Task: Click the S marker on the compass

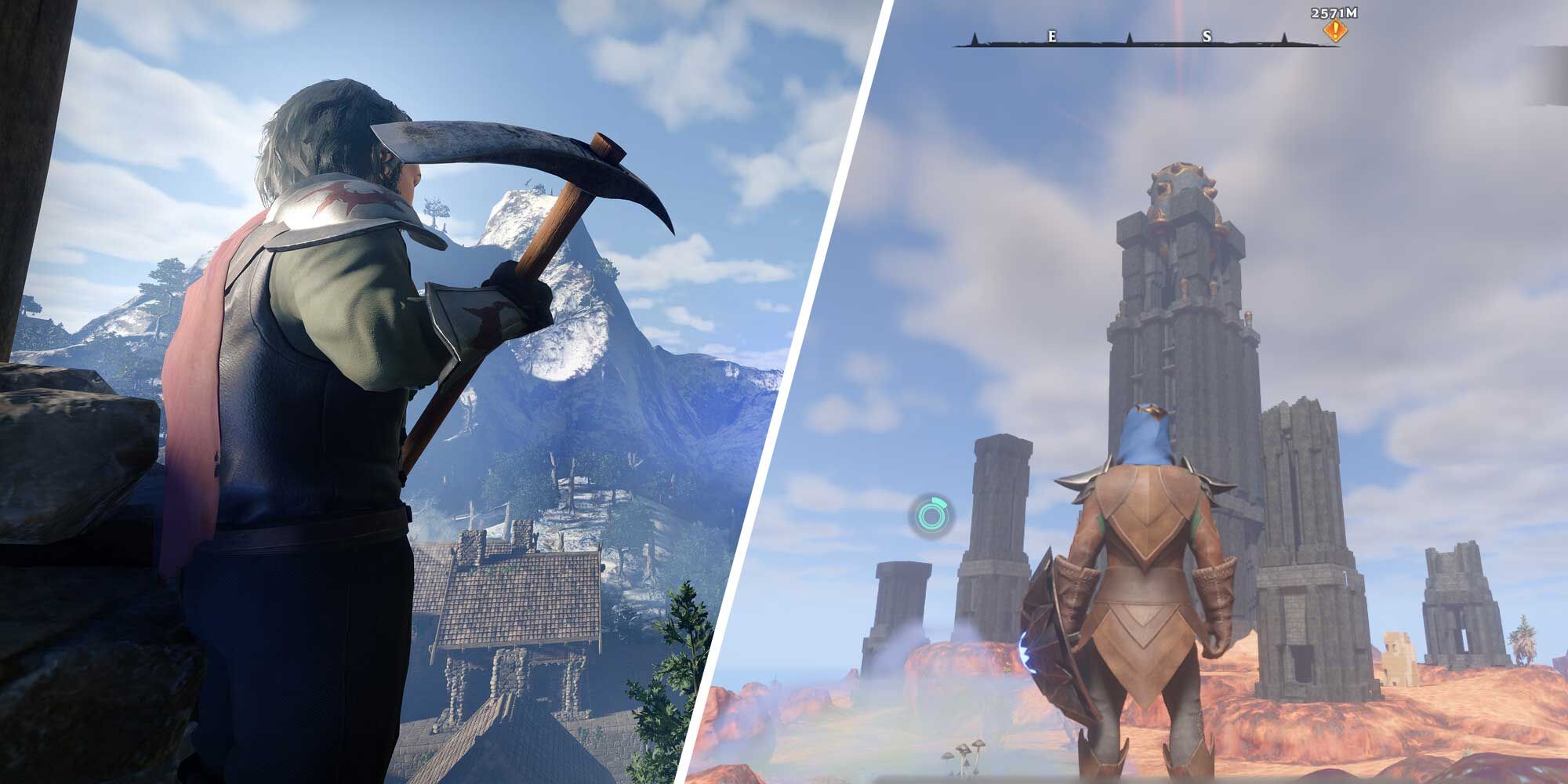Action: point(1206,38)
